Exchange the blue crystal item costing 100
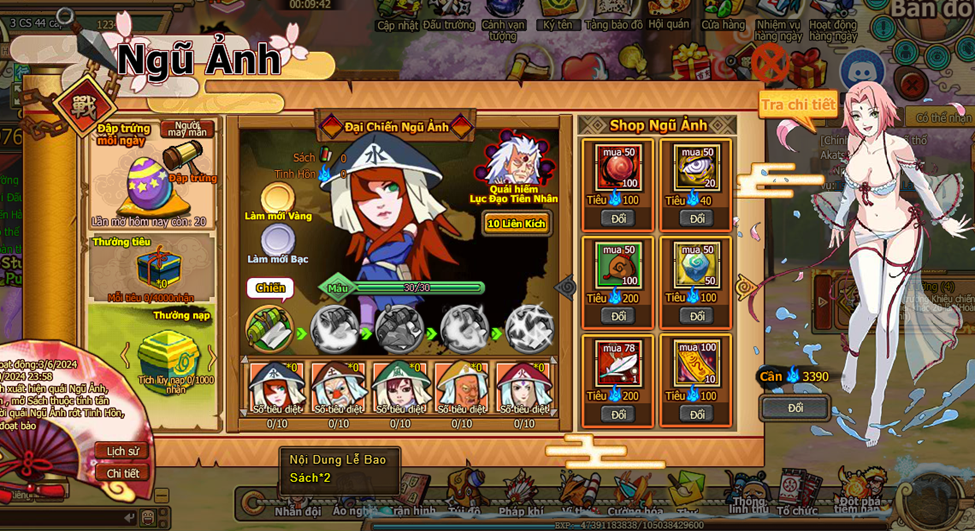This screenshot has width=975, height=531. (x=696, y=316)
